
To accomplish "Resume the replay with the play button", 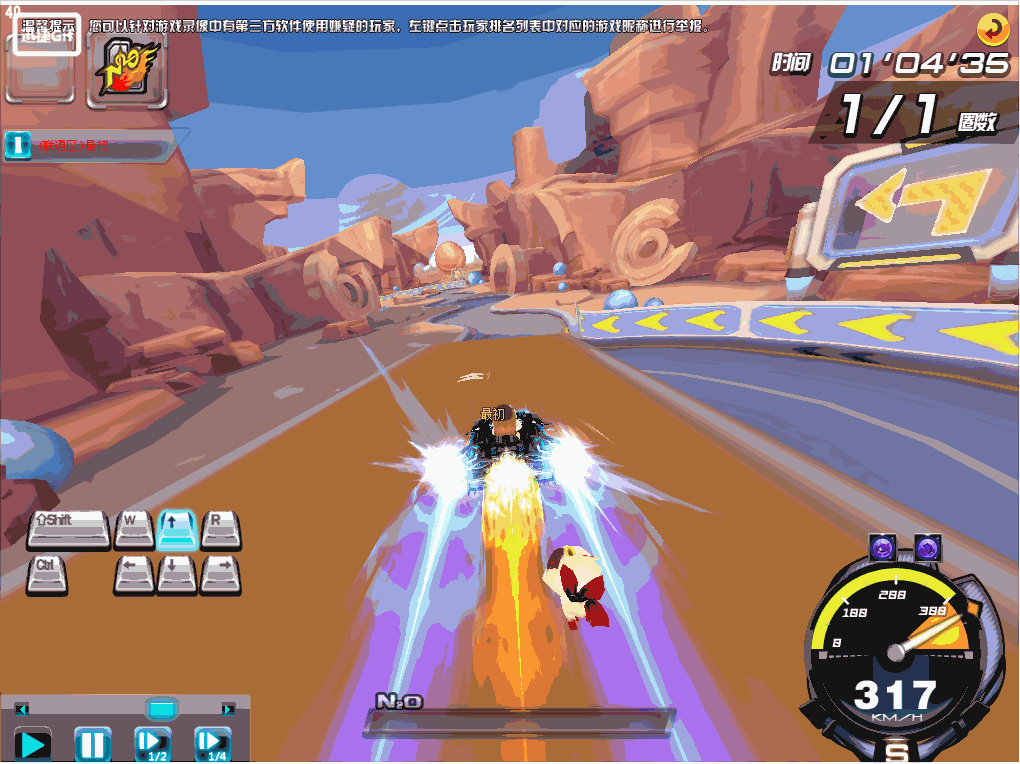I will tap(33, 744).
